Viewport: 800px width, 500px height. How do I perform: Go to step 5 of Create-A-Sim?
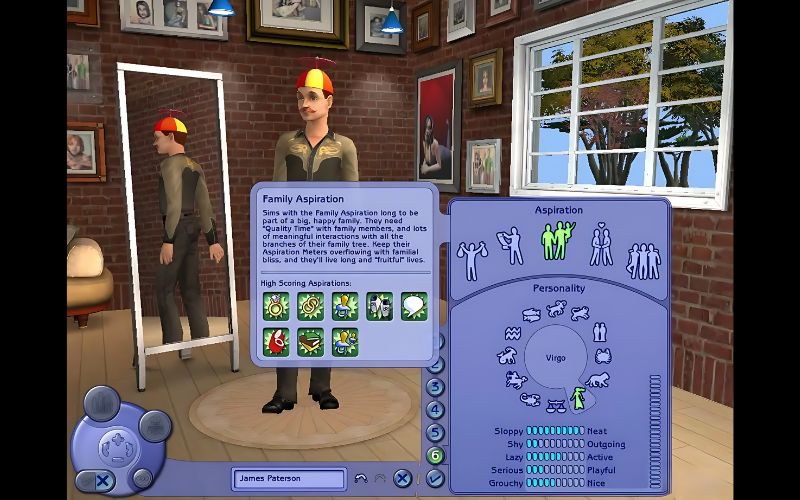pyautogui.click(x=435, y=433)
